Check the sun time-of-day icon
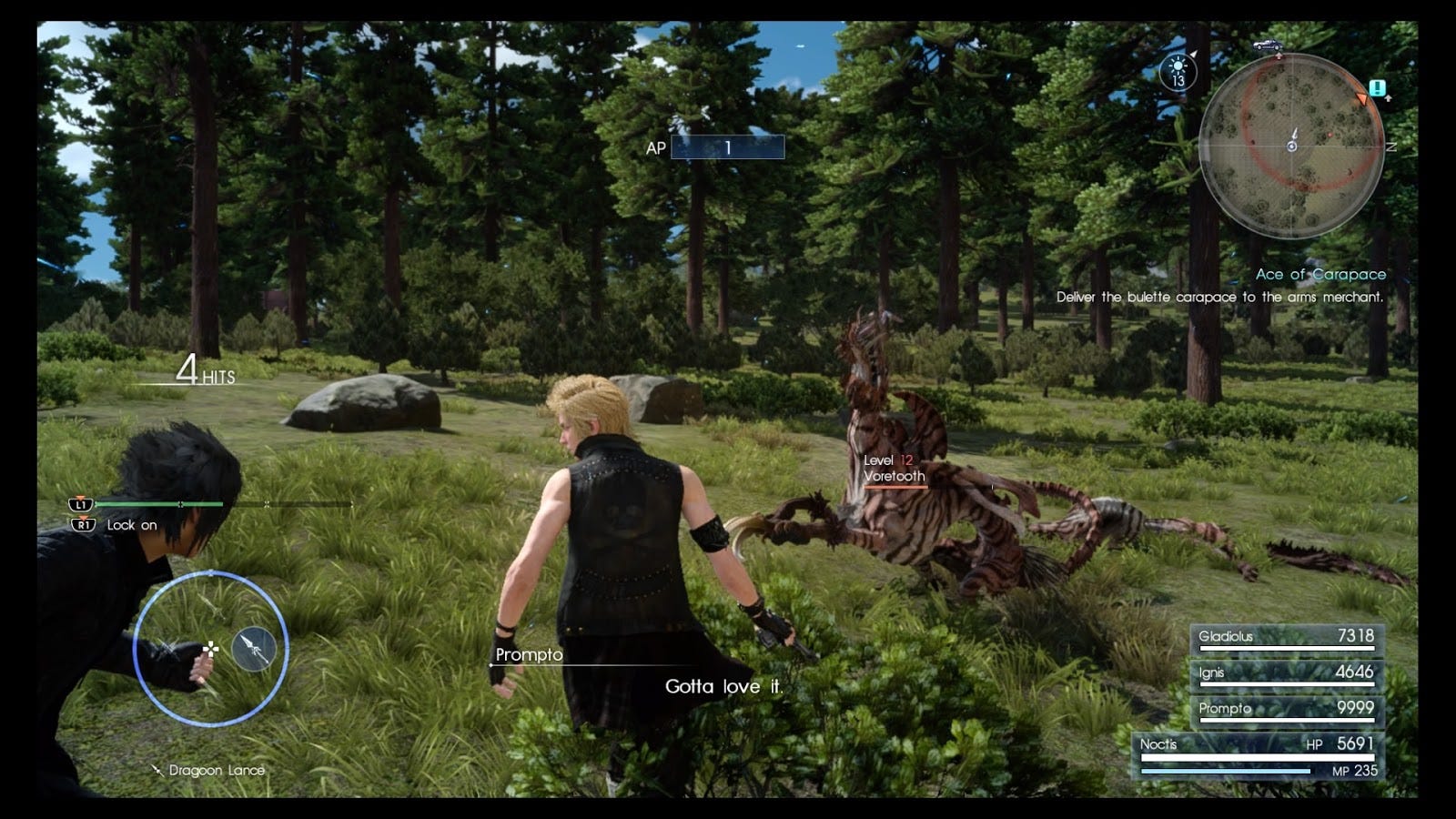This screenshot has width=1456, height=819. (x=1178, y=70)
